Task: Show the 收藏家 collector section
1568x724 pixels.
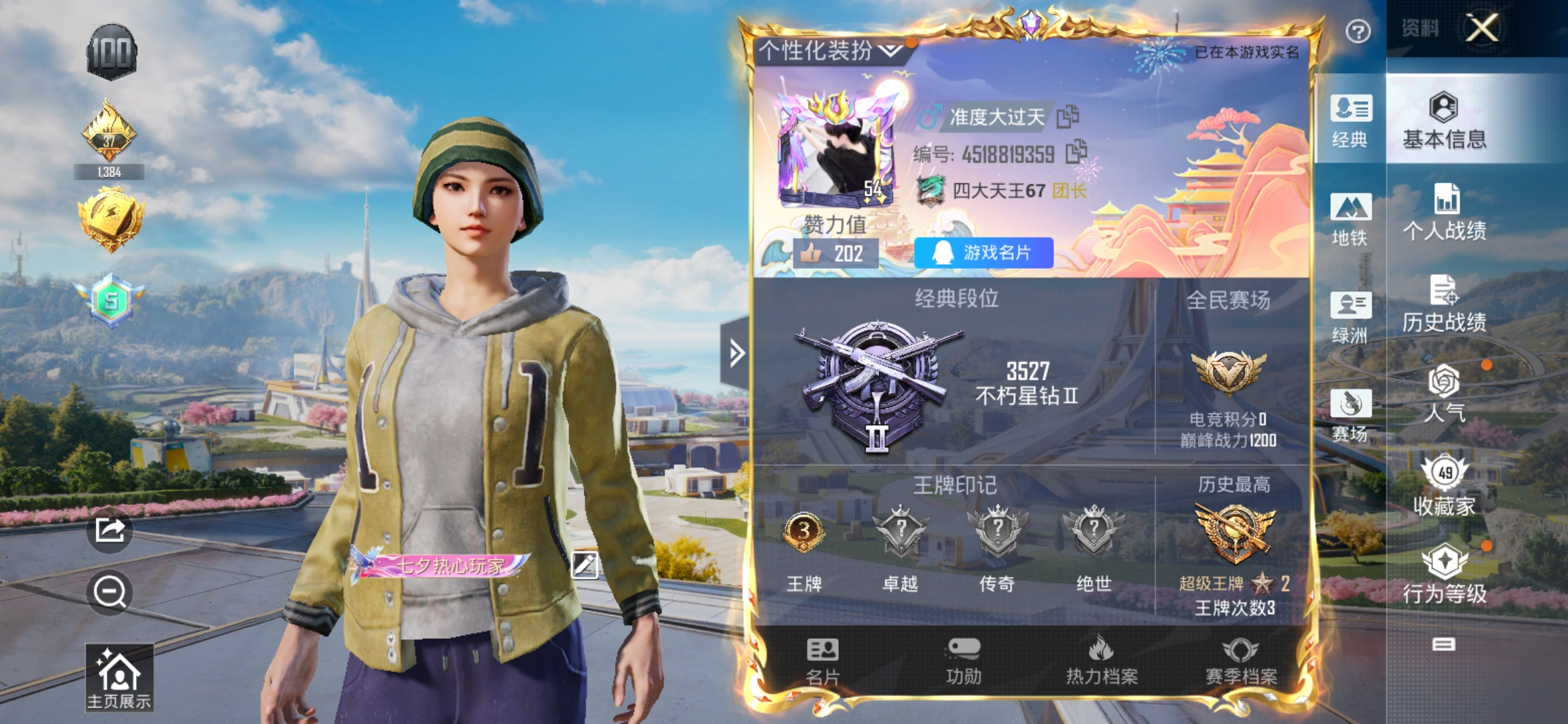Action: point(1444,486)
